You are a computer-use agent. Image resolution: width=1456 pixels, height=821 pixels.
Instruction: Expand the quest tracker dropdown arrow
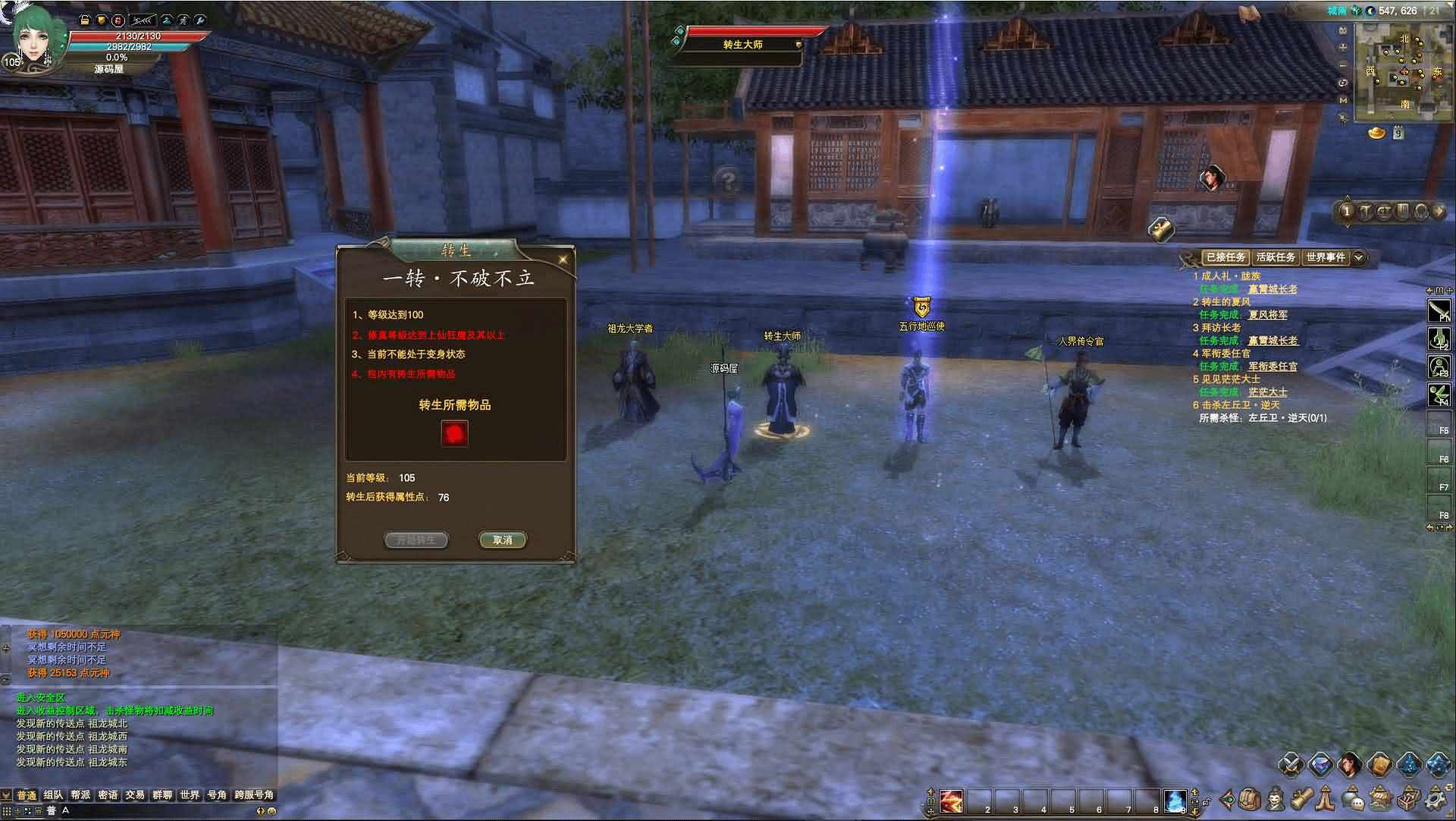point(1359,257)
